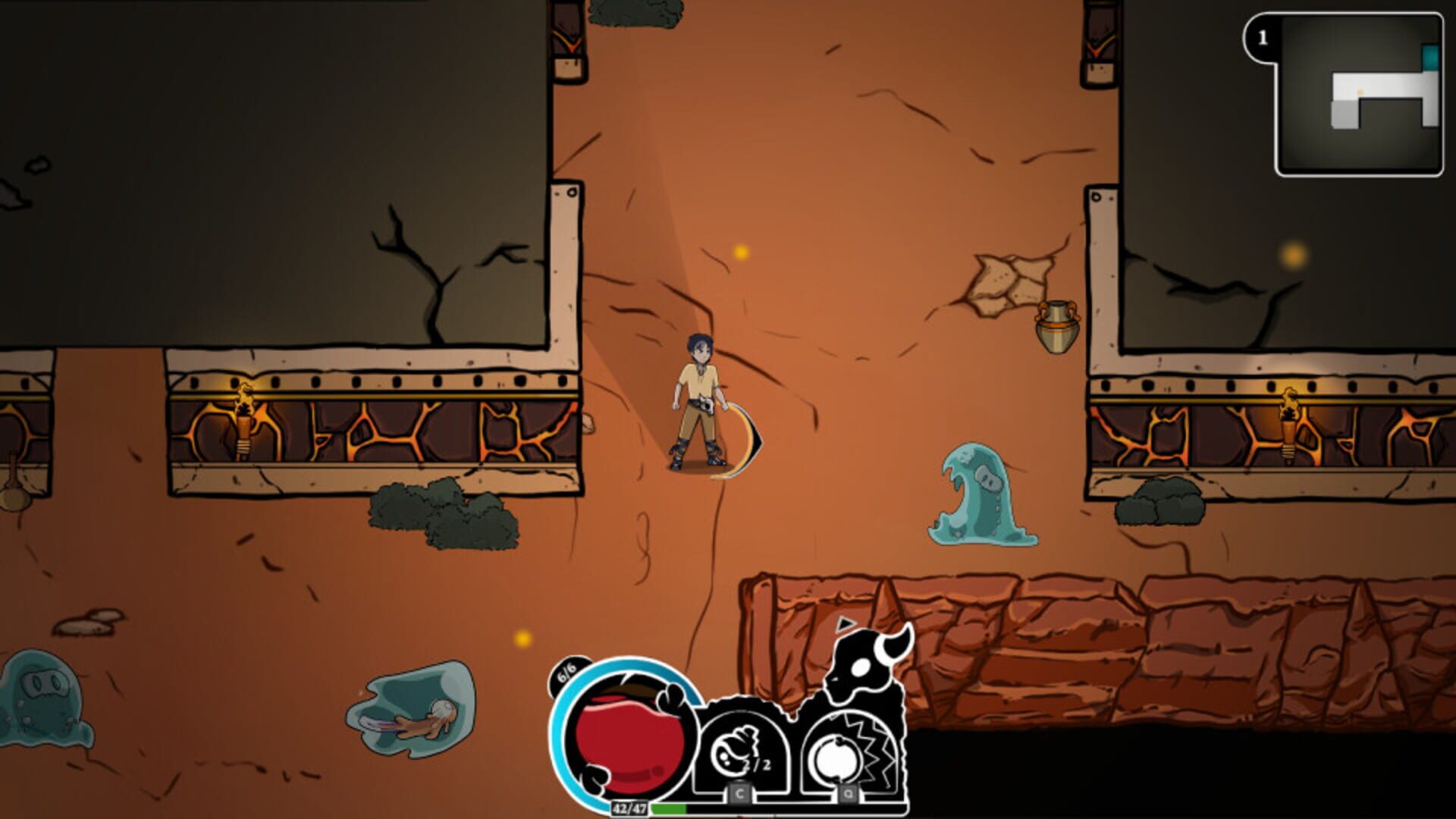Image resolution: width=1456 pixels, height=819 pixels.
Task: Select the shield orb in the Q slot
Action: (838, 755)
